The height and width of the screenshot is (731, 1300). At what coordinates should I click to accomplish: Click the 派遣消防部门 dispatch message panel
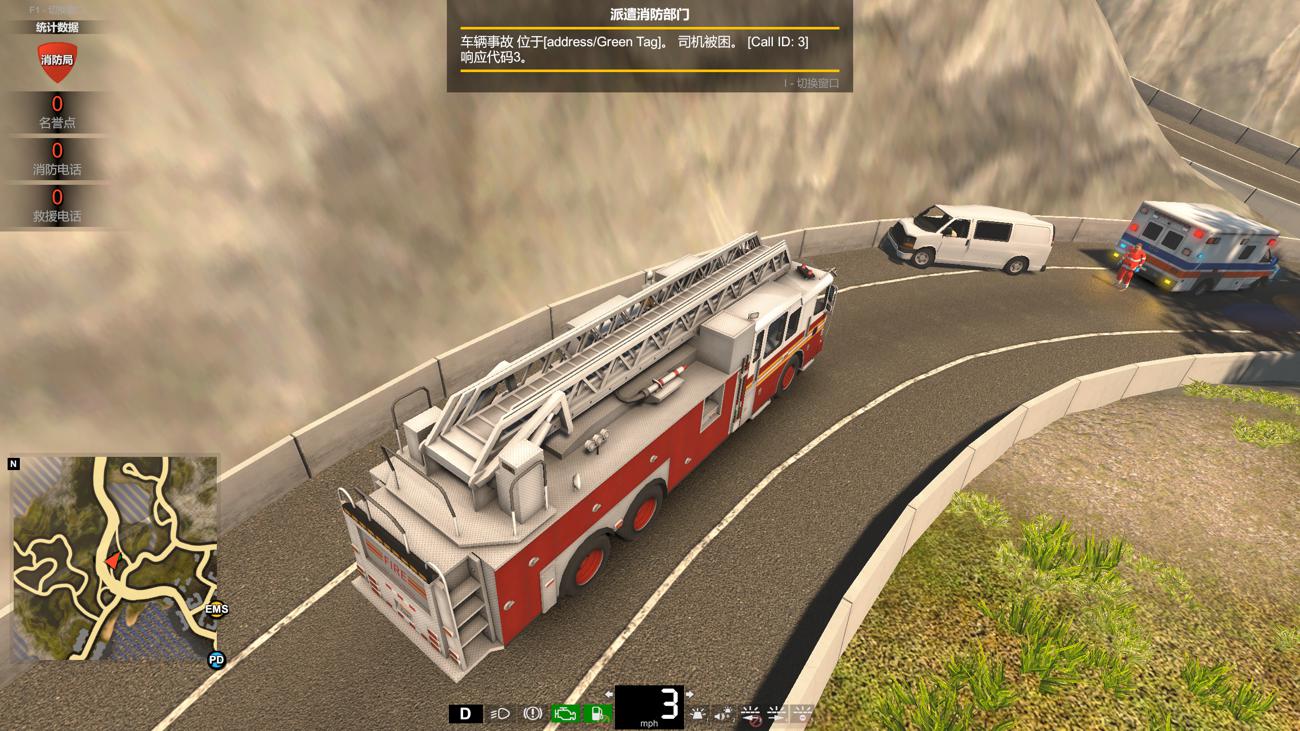pyautogui.click(x=649, y=46)
